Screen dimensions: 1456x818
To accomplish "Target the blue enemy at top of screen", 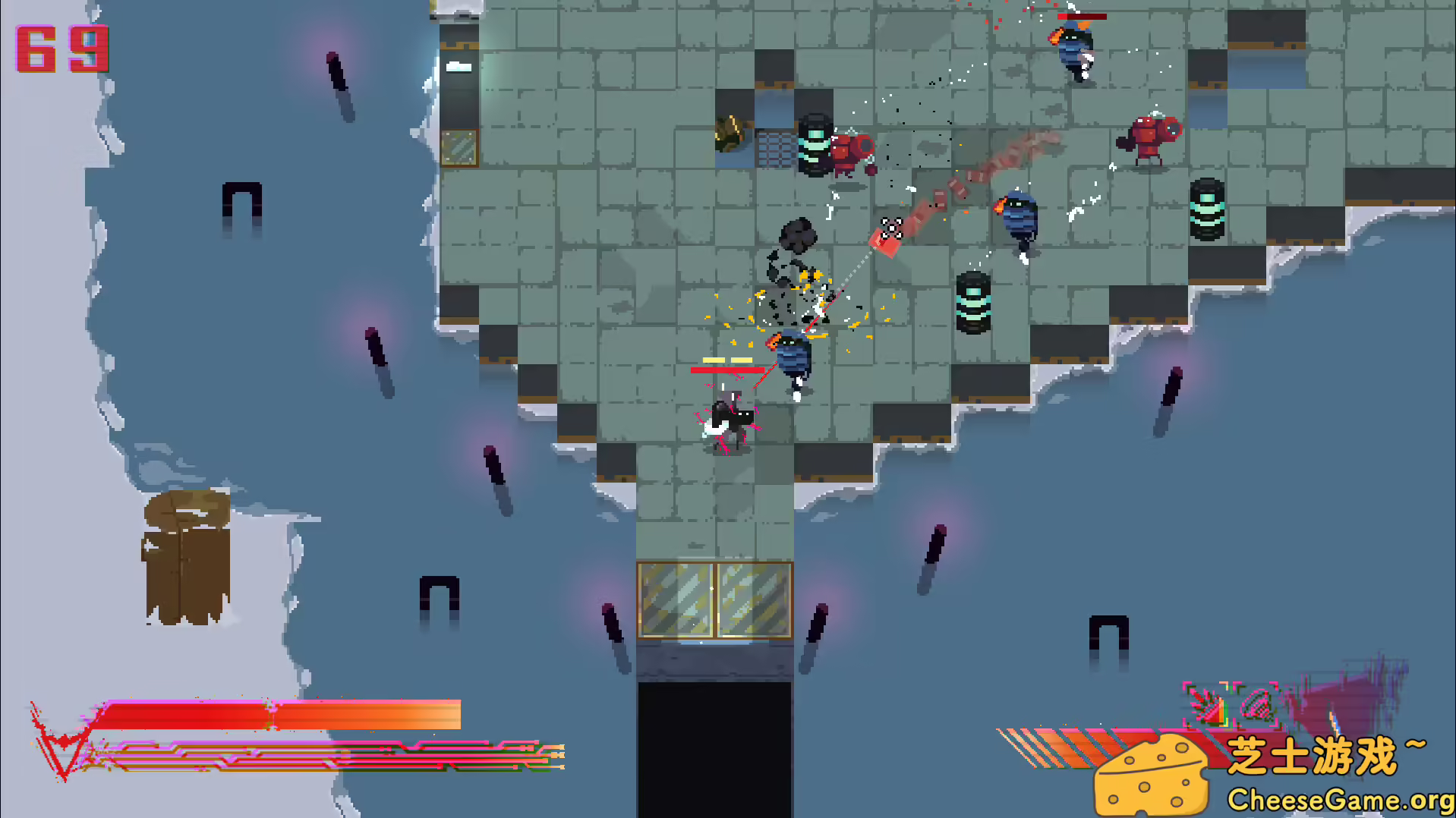I will [1074, 49].
